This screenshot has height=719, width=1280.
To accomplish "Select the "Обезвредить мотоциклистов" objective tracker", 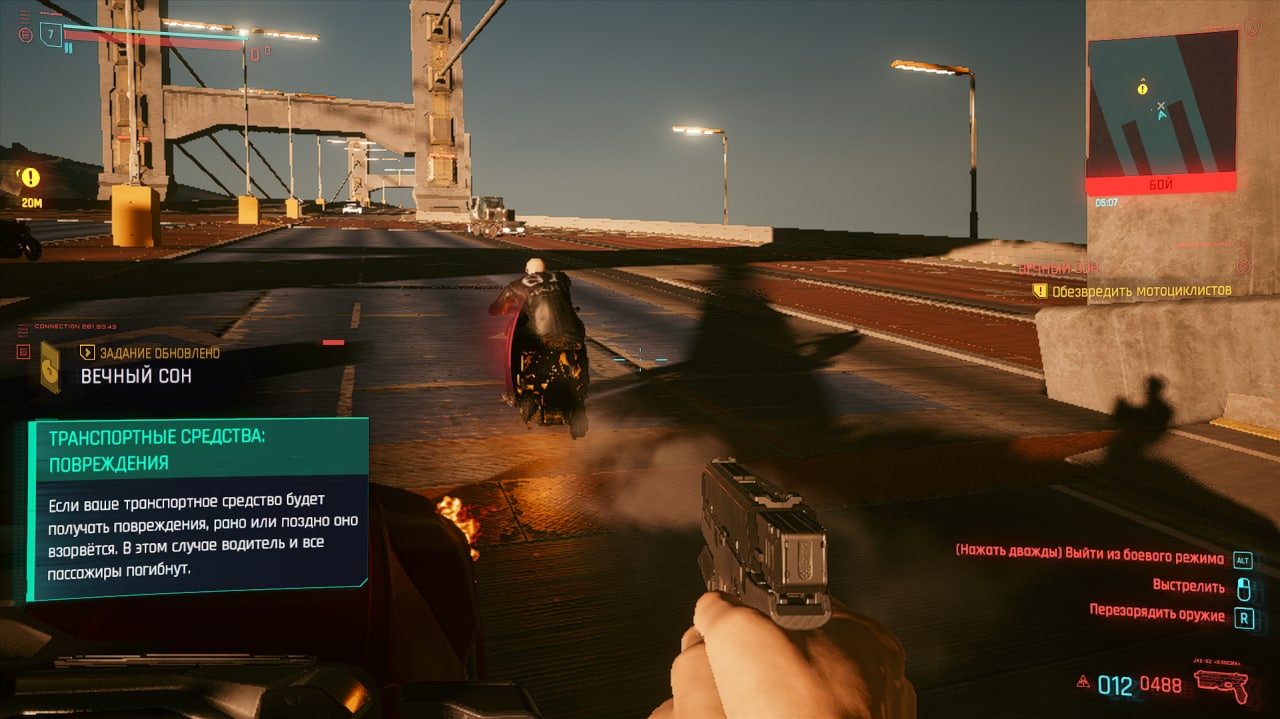I will [x=1141, y=291].
